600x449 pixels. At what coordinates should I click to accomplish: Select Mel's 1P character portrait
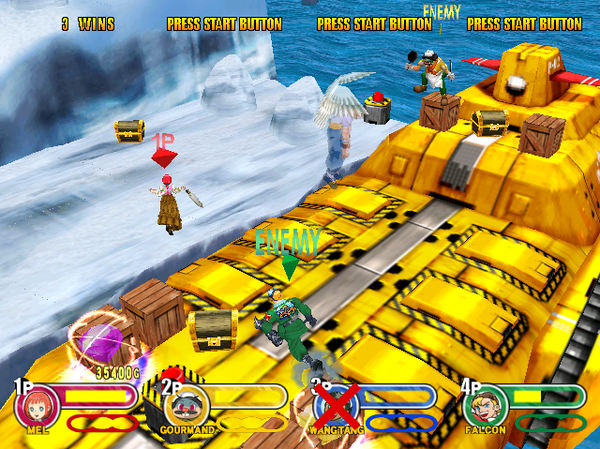34,408
